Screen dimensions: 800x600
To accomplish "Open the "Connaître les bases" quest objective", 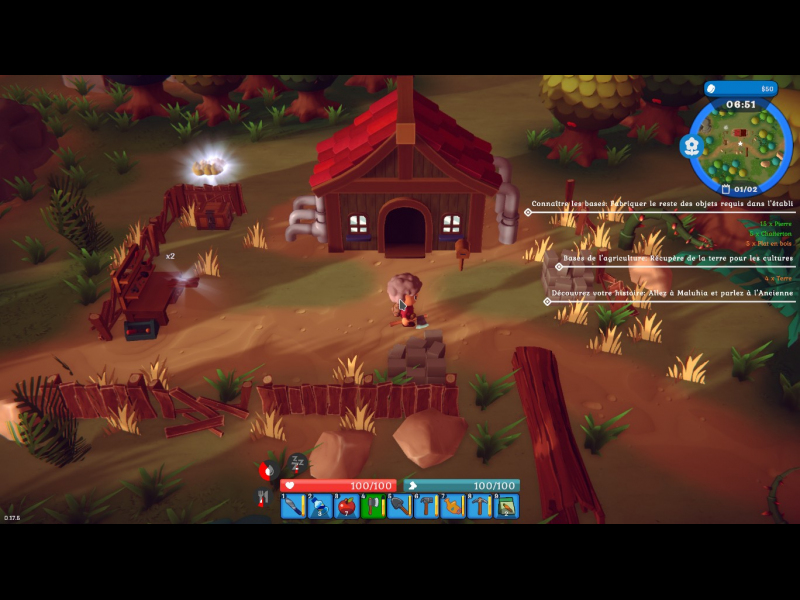I will coord(662,203).
